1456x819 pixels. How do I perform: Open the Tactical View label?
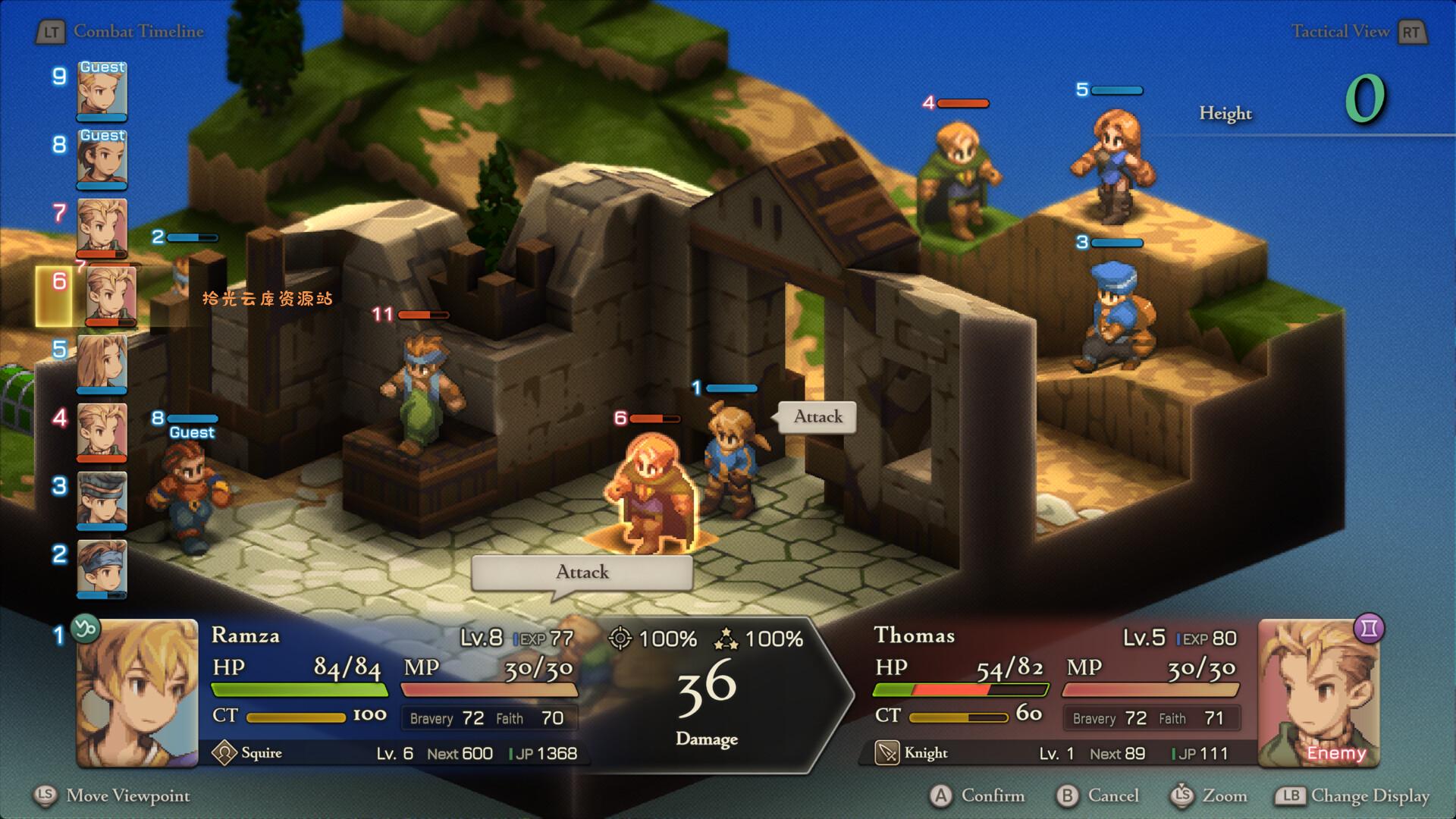click(1340, 32)
